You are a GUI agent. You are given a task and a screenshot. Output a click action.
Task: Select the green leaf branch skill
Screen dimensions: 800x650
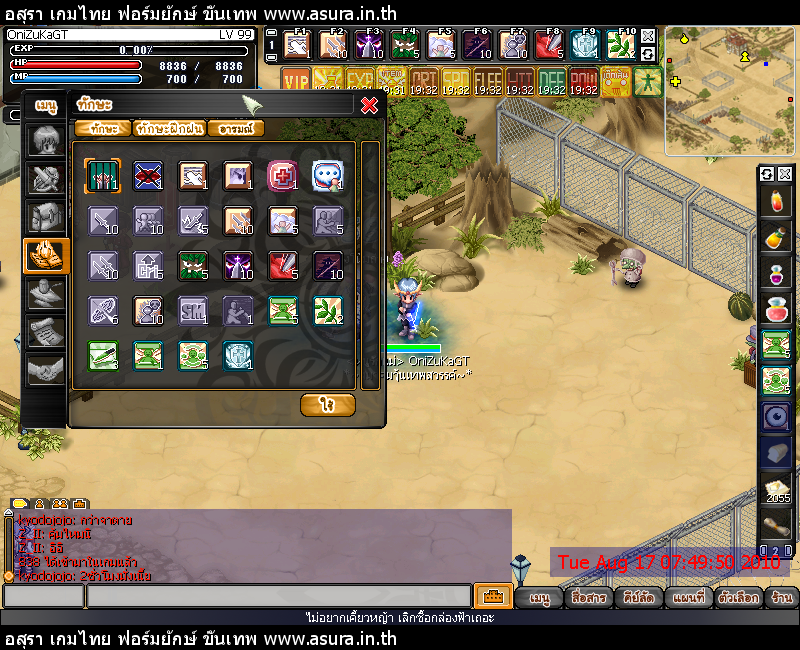[327, 310]
